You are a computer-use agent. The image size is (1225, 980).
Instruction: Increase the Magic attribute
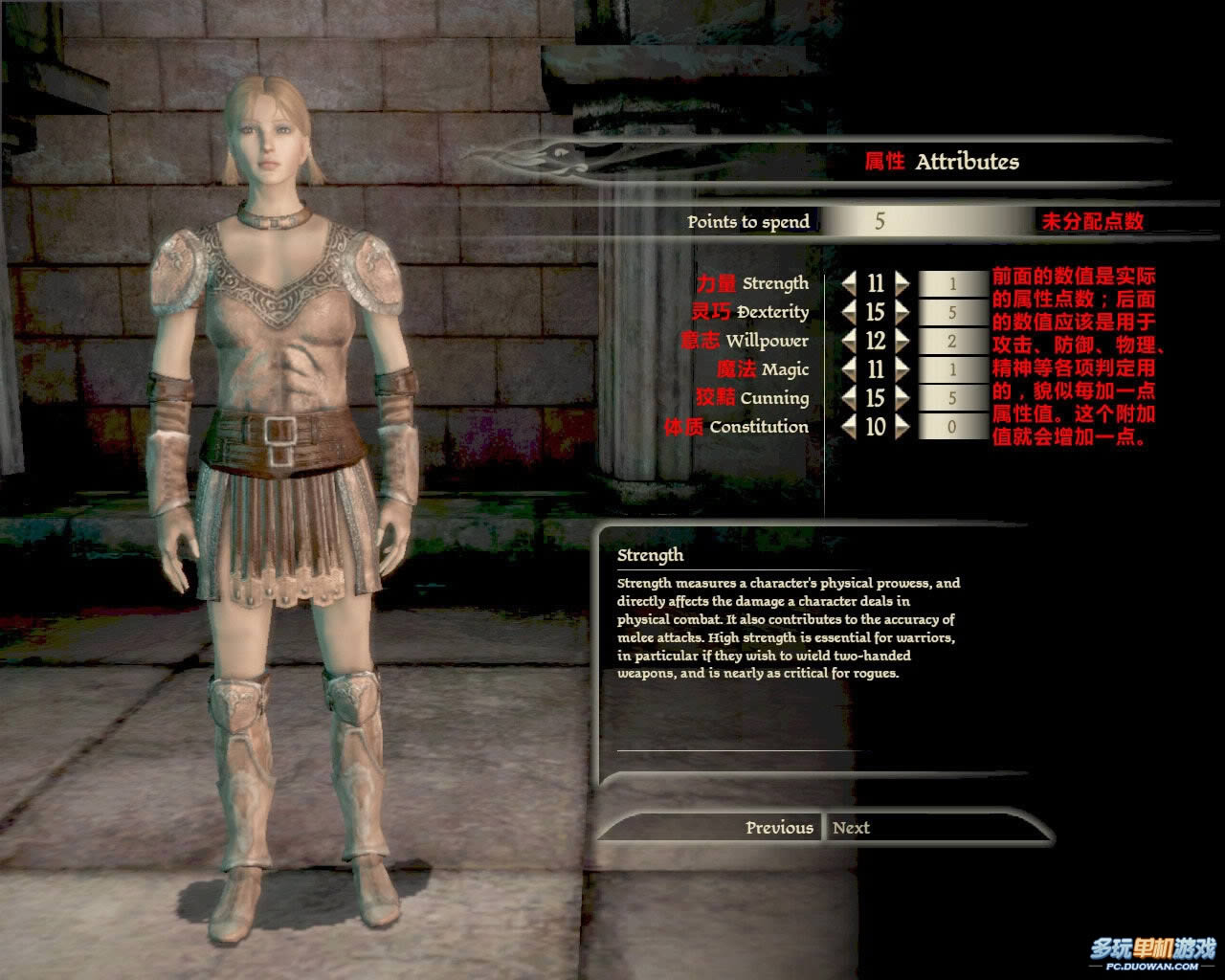(902, 369)
